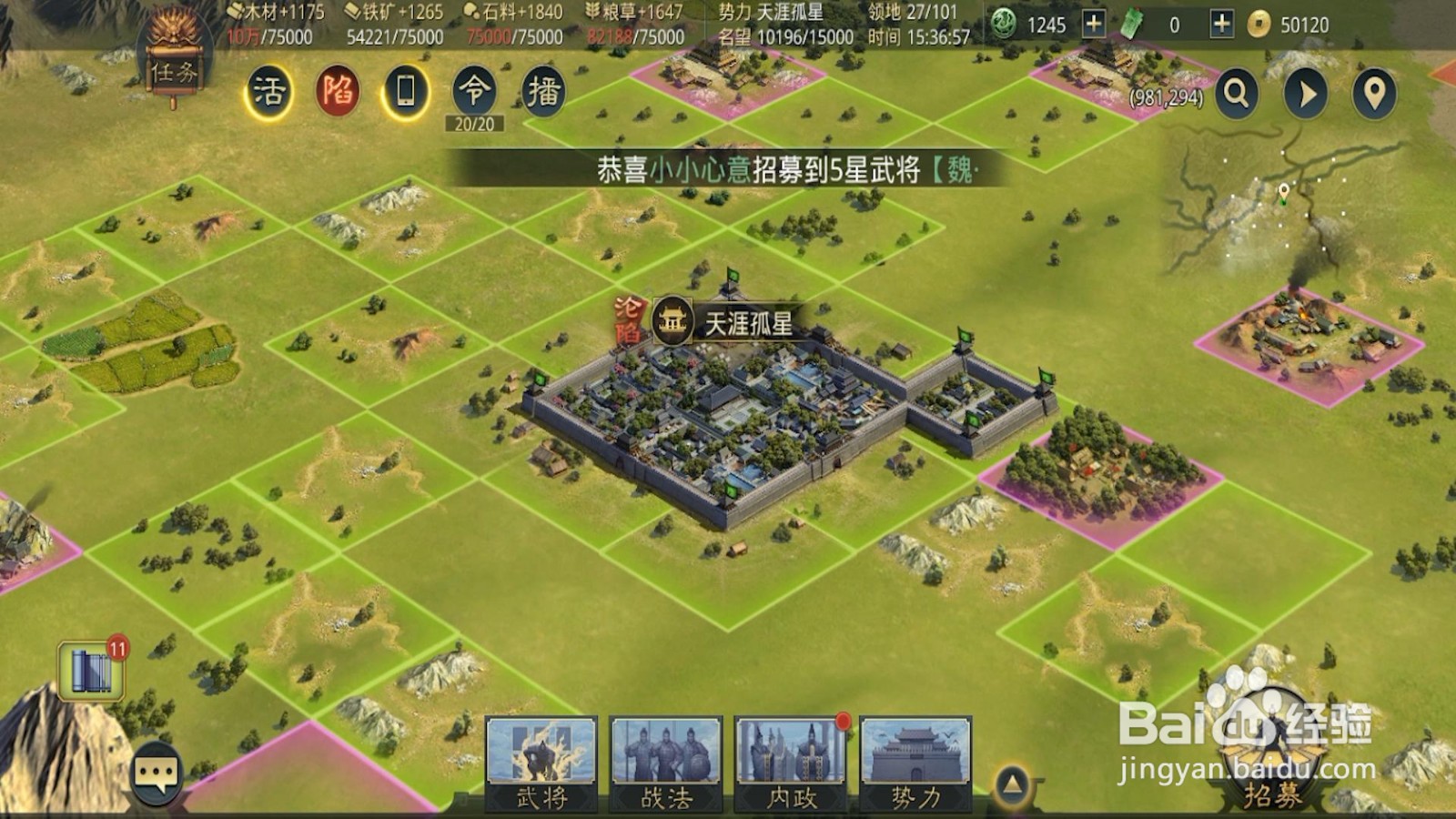The height and width of the screenshot is (819, 1456).
Task: Click the 活 activity circle icon
Action: point(272,90)
